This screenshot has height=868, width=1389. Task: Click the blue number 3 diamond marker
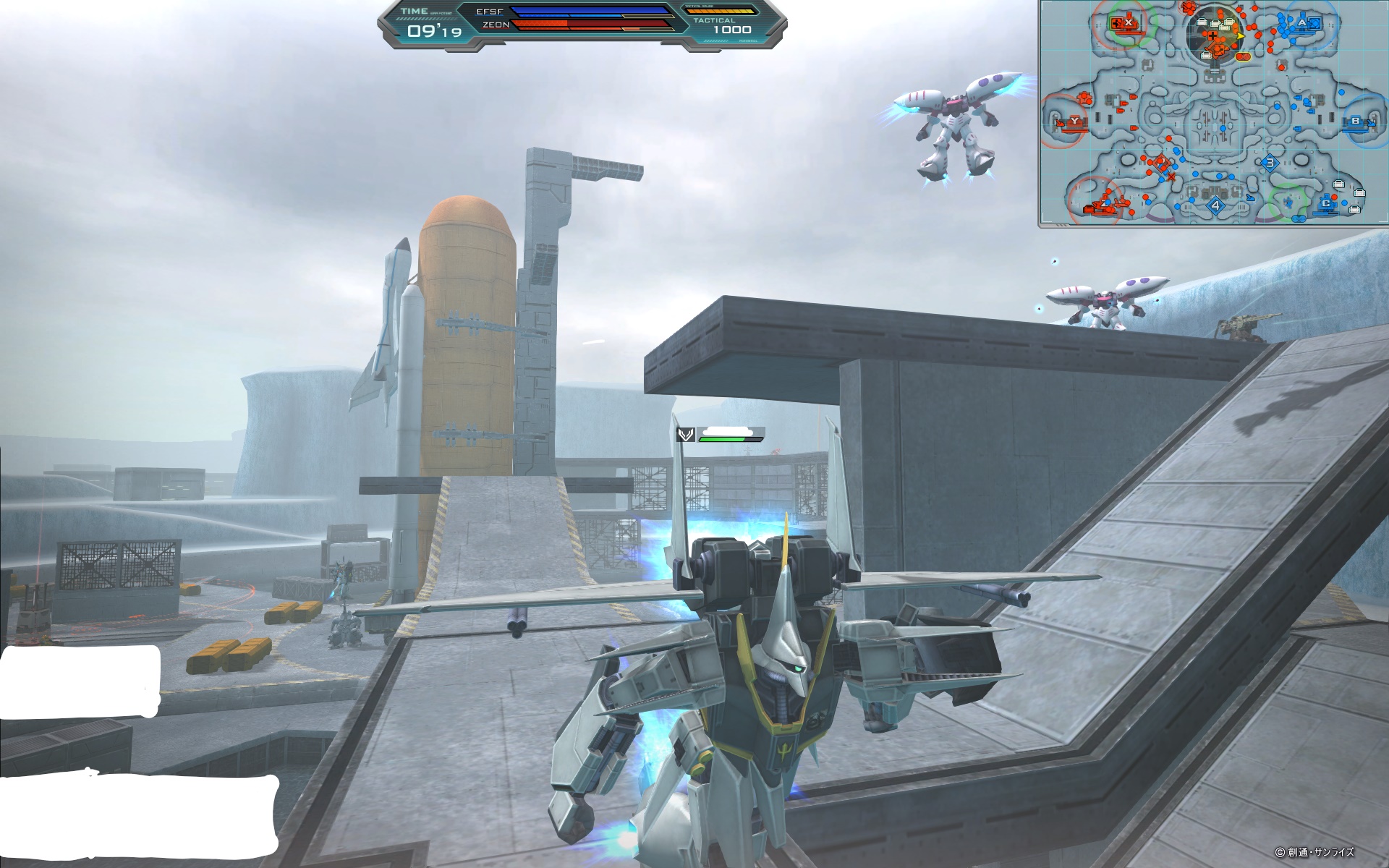pyautogui.click(x=1270, y=163)
